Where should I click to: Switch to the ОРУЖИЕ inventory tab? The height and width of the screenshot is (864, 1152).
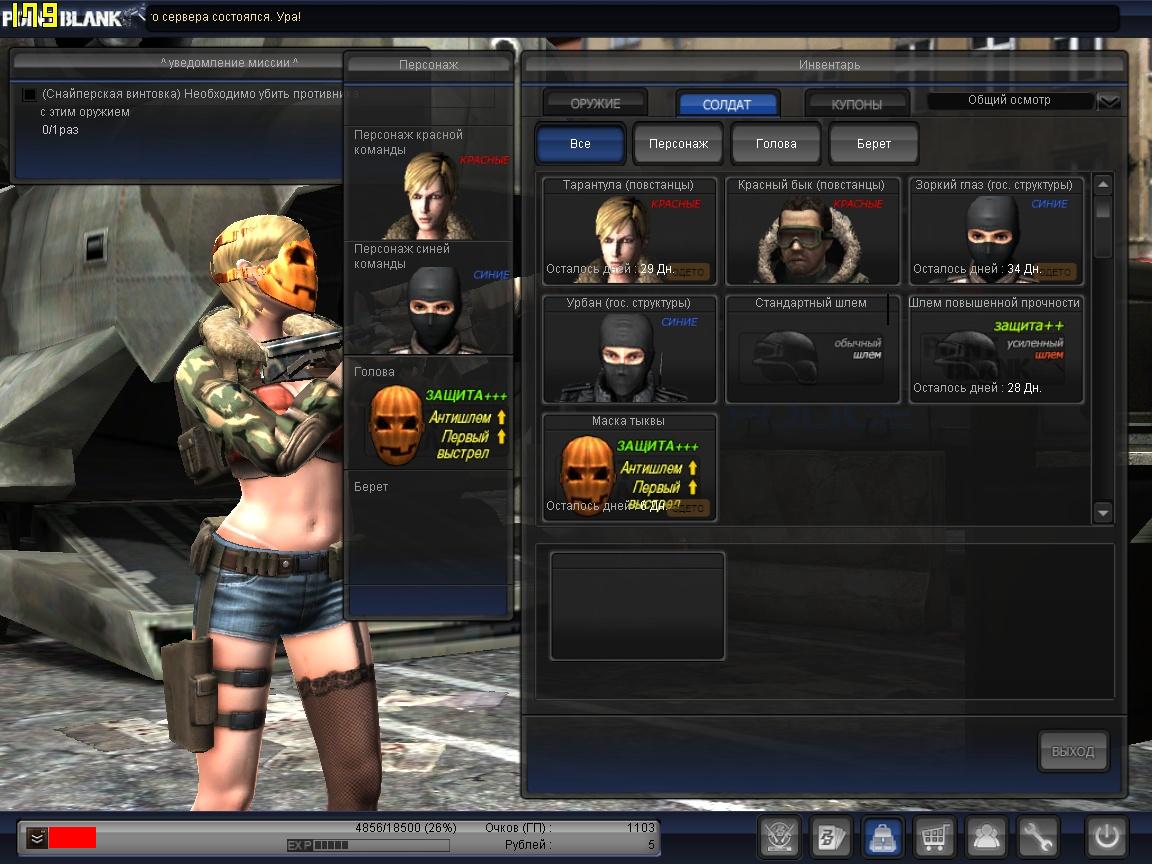595,104
